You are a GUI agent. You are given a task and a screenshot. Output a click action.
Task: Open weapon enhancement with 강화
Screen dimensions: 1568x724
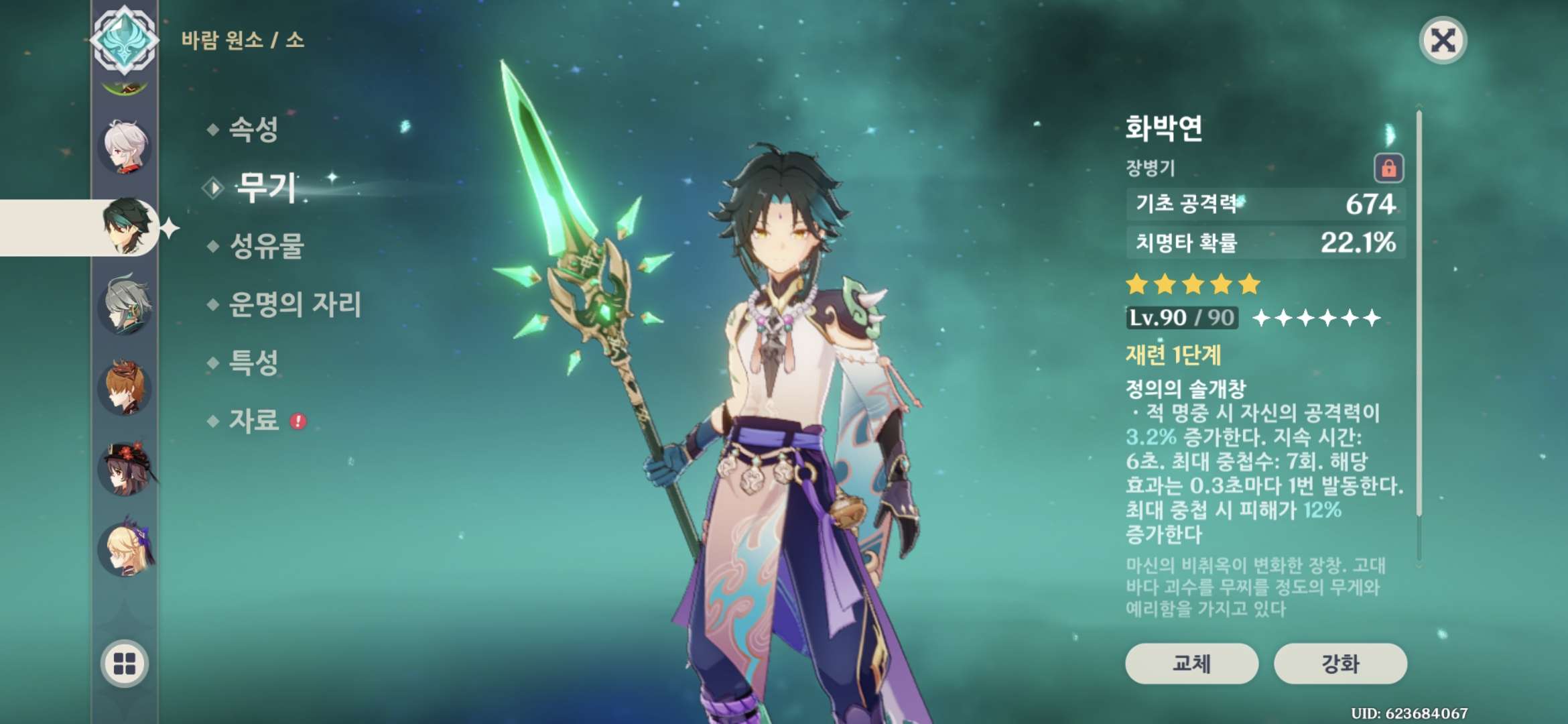coord(1340,664)
